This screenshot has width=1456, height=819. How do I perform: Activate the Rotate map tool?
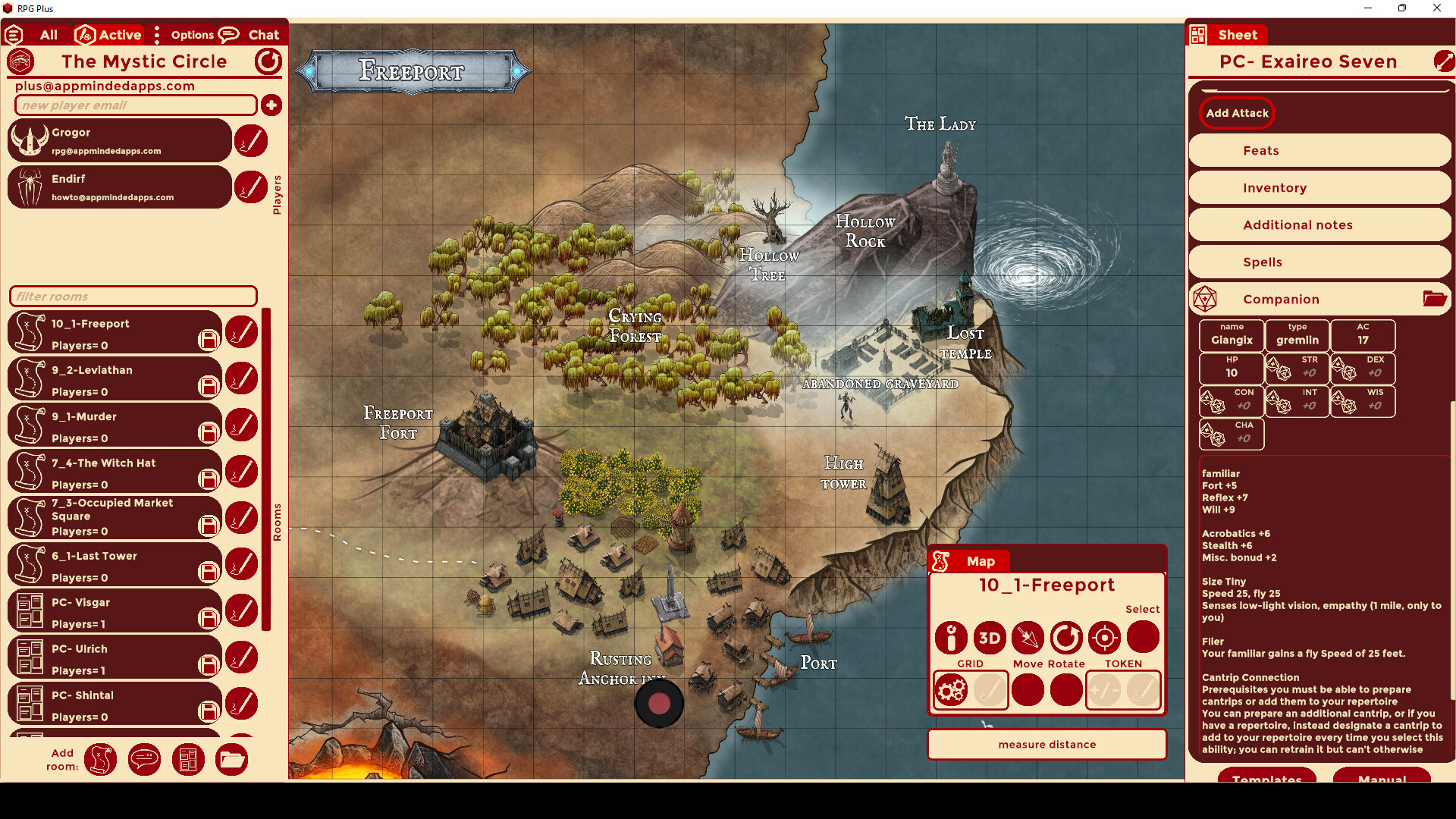tap(1066, 638)
